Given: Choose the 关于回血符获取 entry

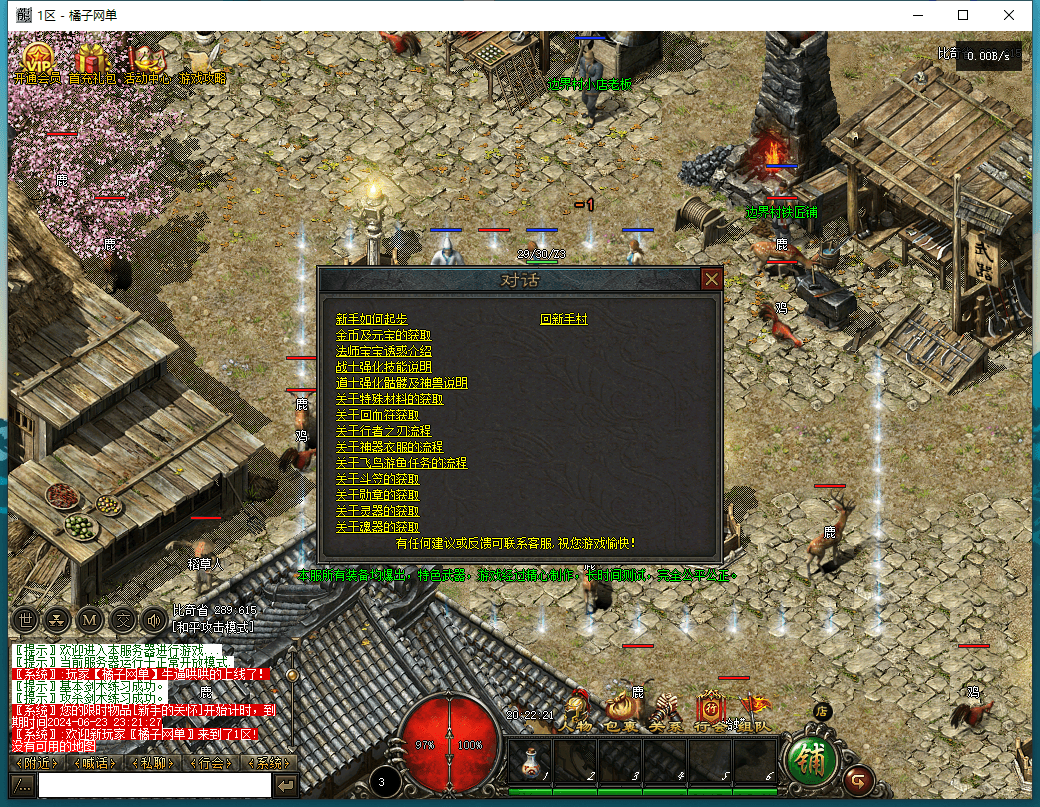Looking at the screenshot, I should point(377,415).
